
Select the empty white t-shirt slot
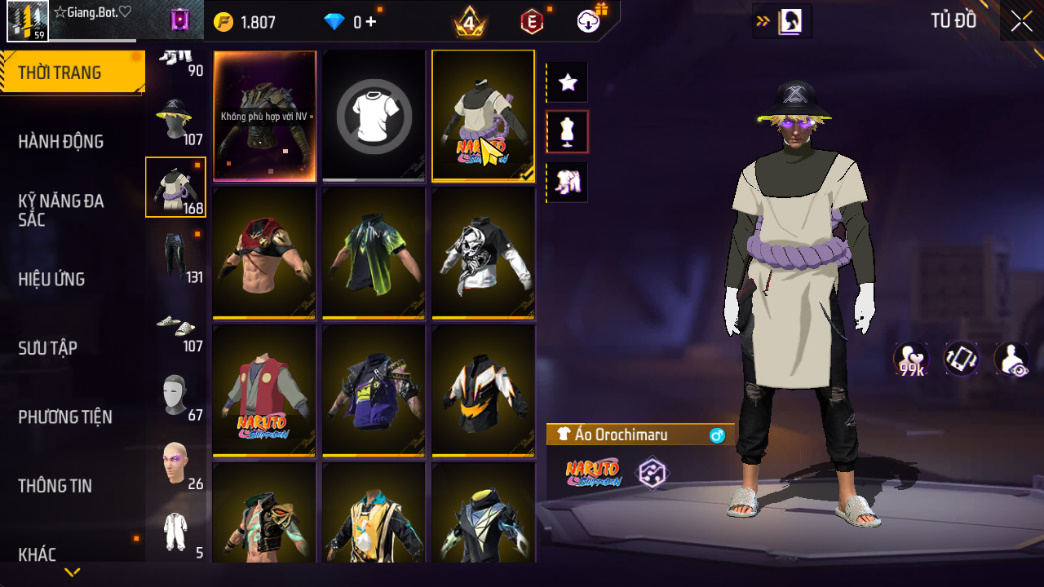374,115
